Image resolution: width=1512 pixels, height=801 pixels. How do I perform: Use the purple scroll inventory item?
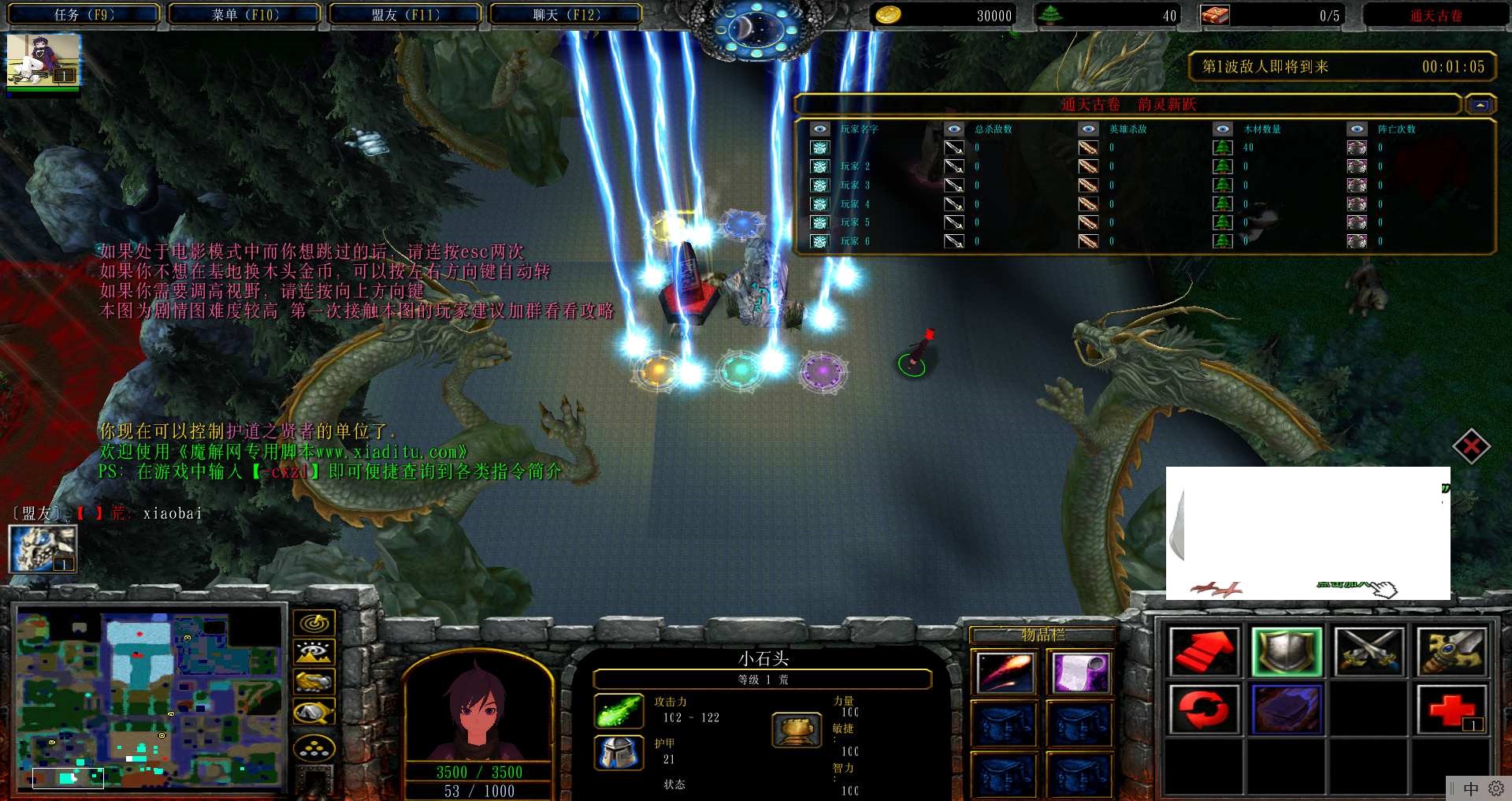pyautogui.click(x=1079, y=672)
